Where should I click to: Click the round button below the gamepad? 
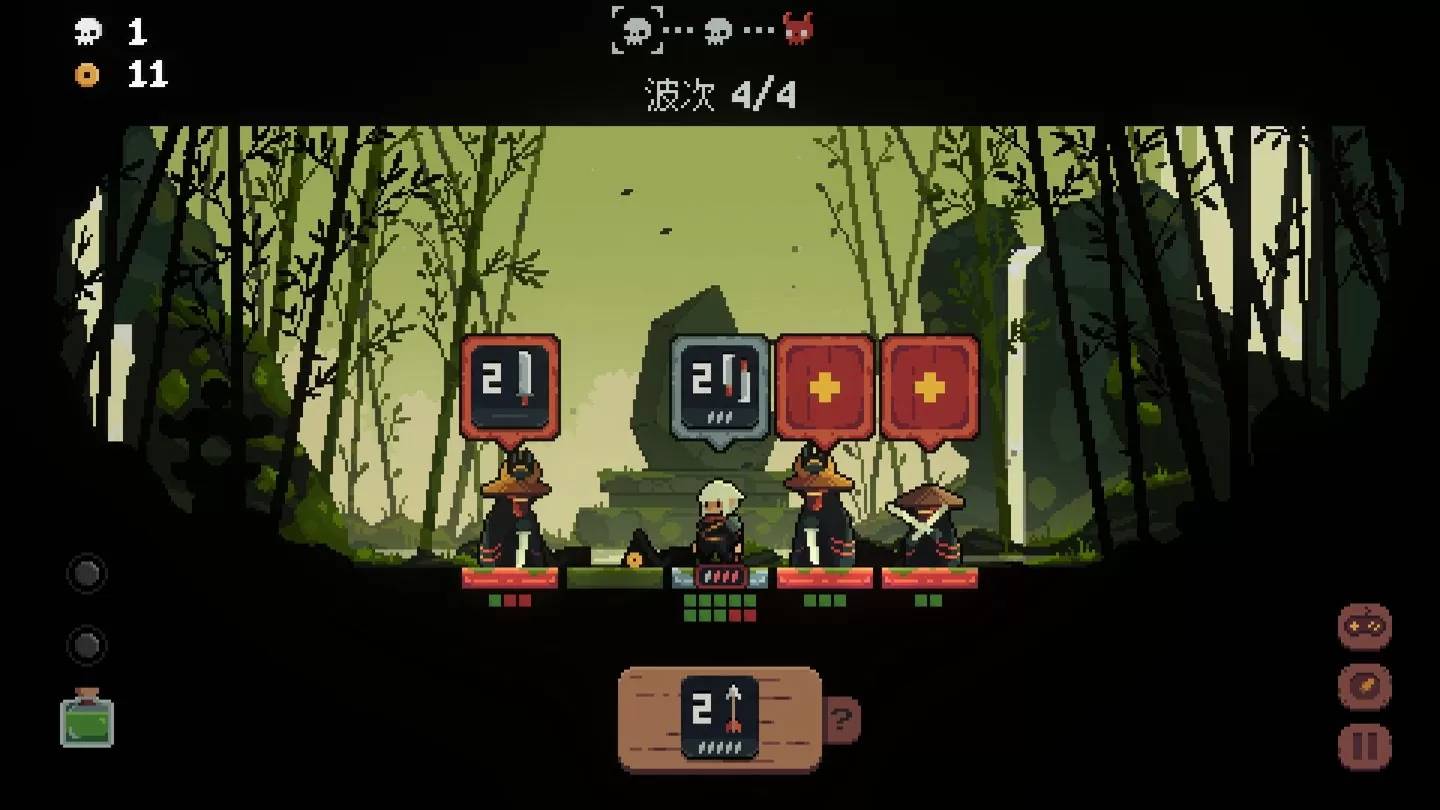1364,687
